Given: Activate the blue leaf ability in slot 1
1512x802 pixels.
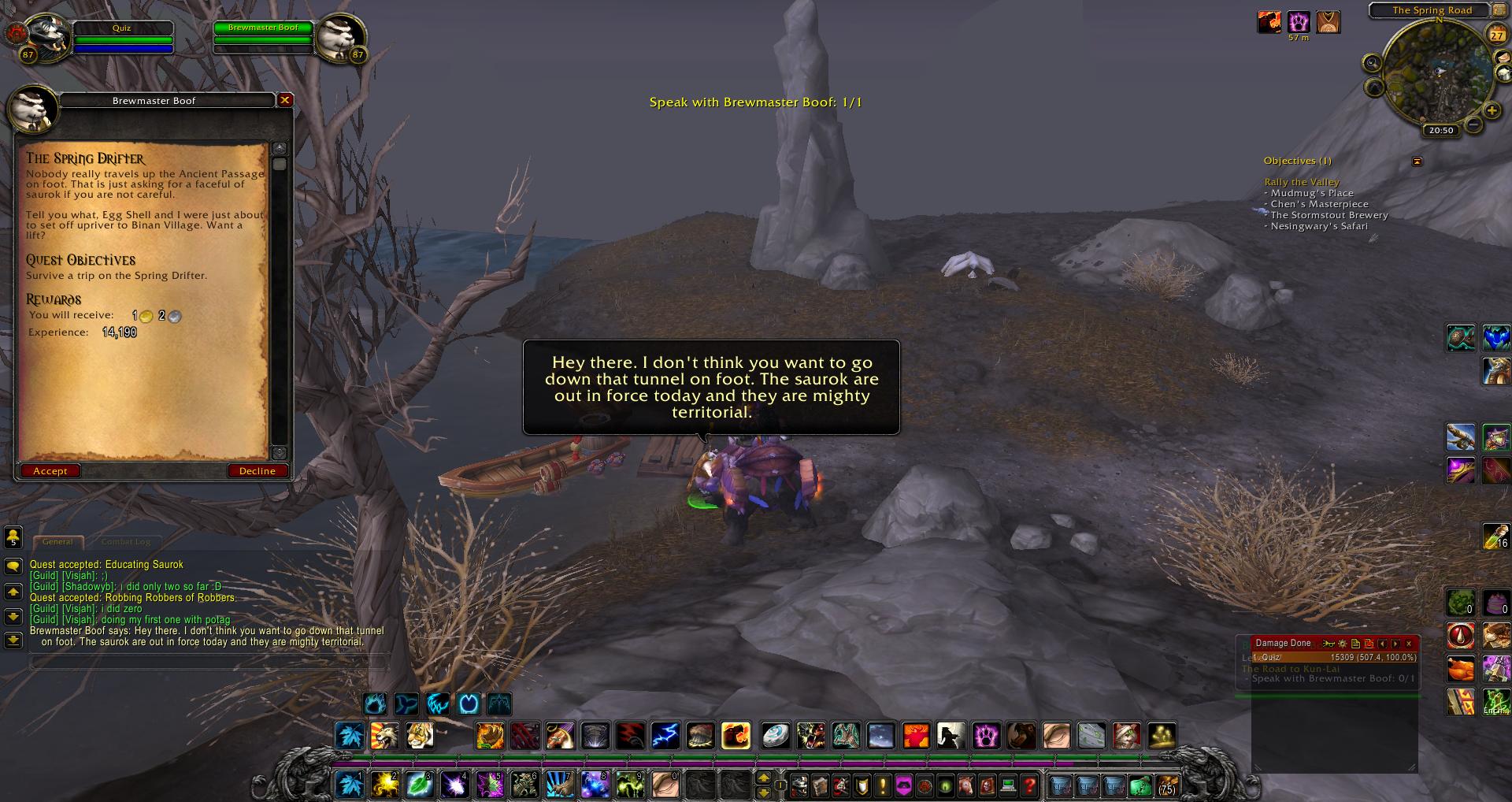Looking at the screenshot, I should (350, 785).
